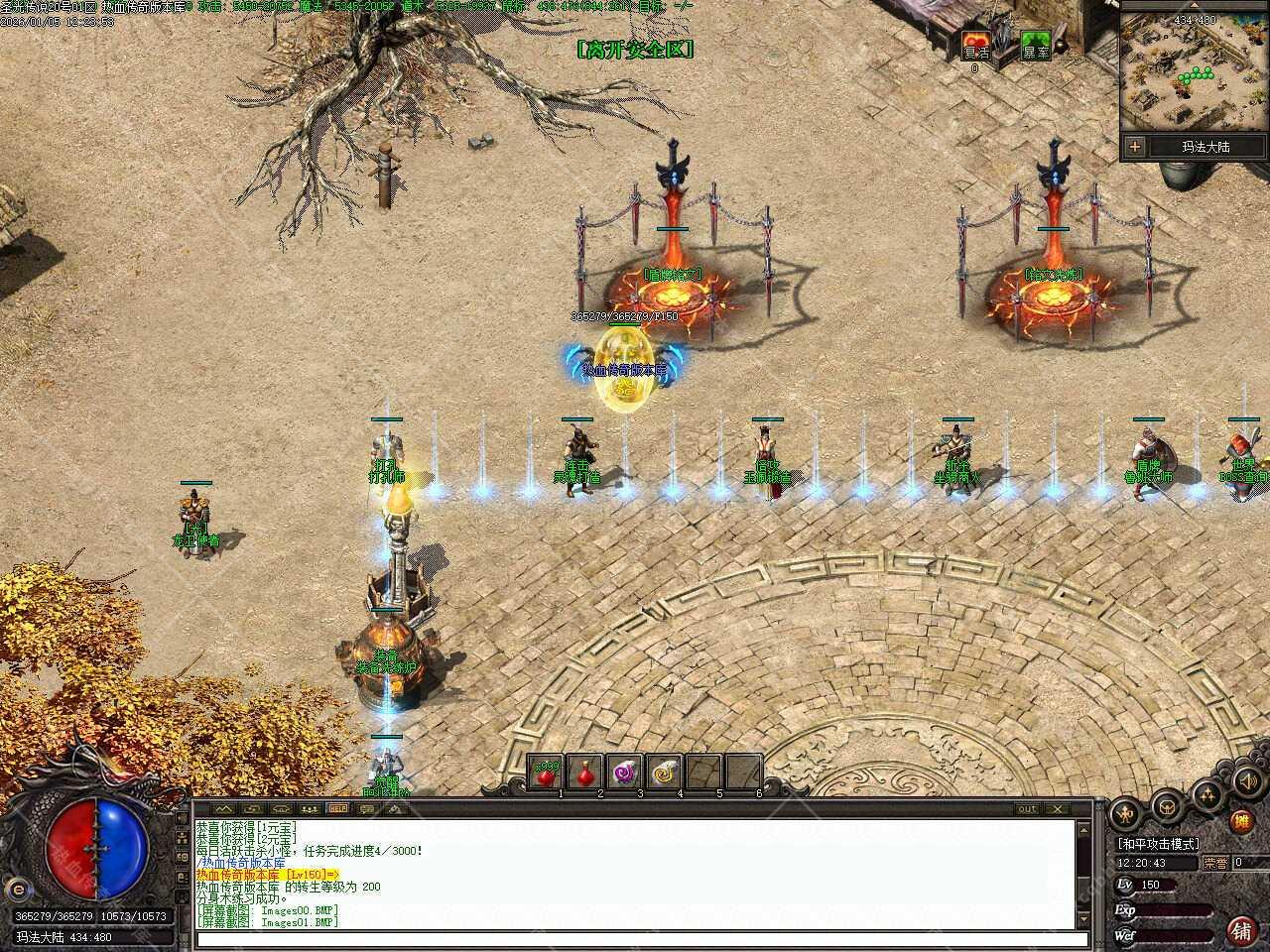Toggle sound with the speaker icon
This screenshot has height=952, width=1270.
1247,780
